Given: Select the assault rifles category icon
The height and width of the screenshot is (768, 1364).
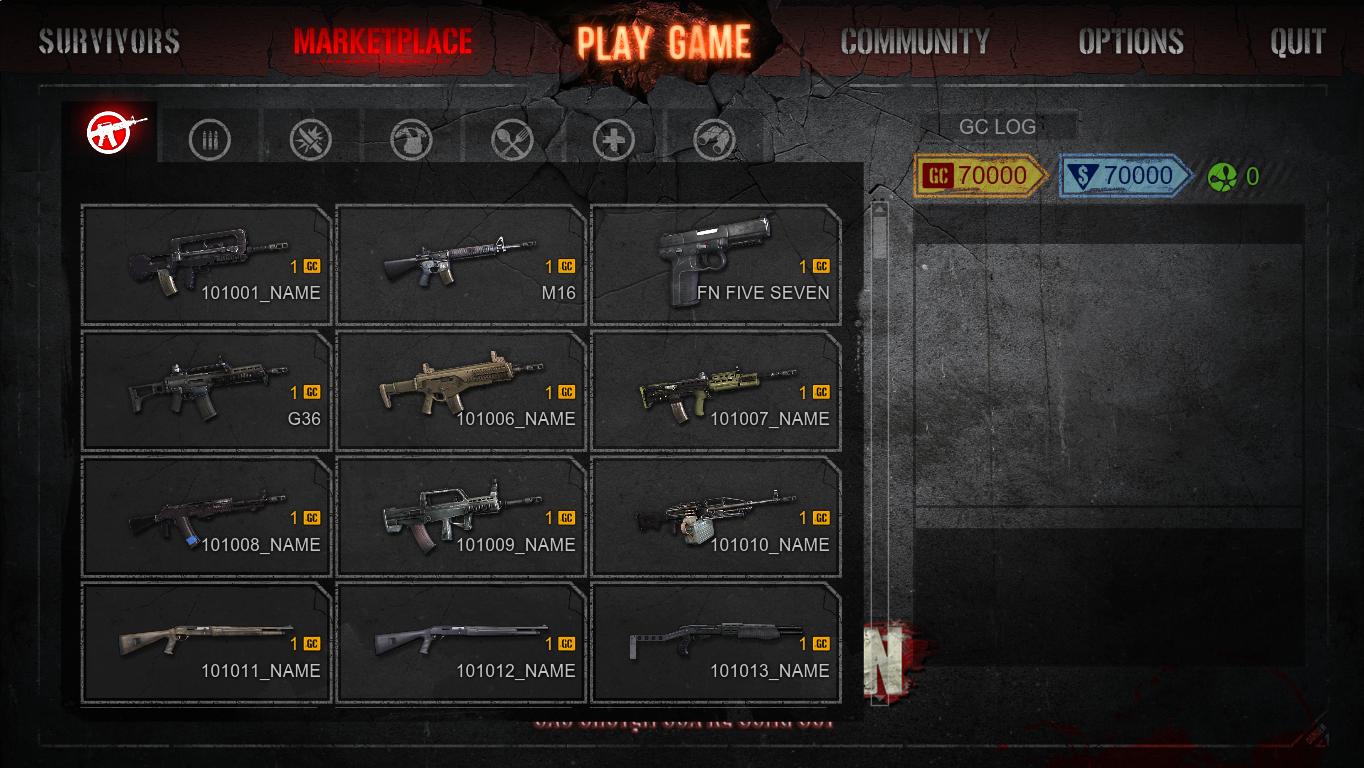Looking at the screenshot, I should click(x=110, y=133).
